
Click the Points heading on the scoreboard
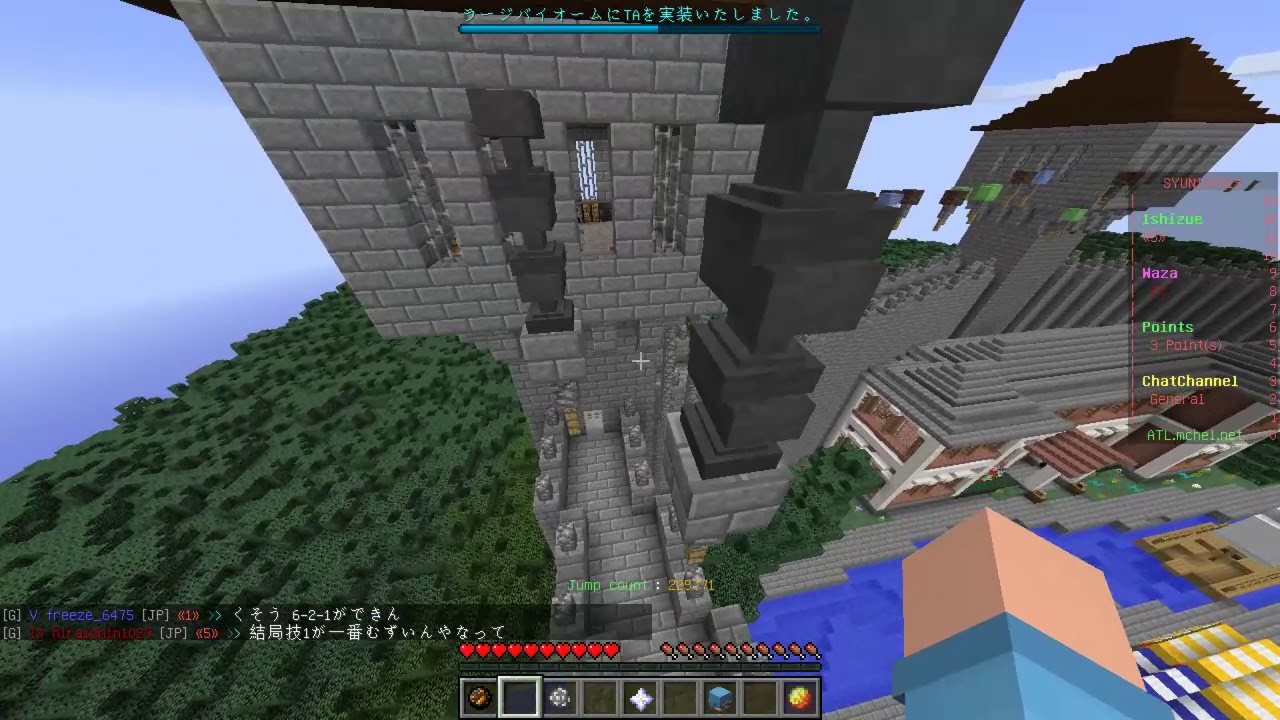click(1167, 327)
